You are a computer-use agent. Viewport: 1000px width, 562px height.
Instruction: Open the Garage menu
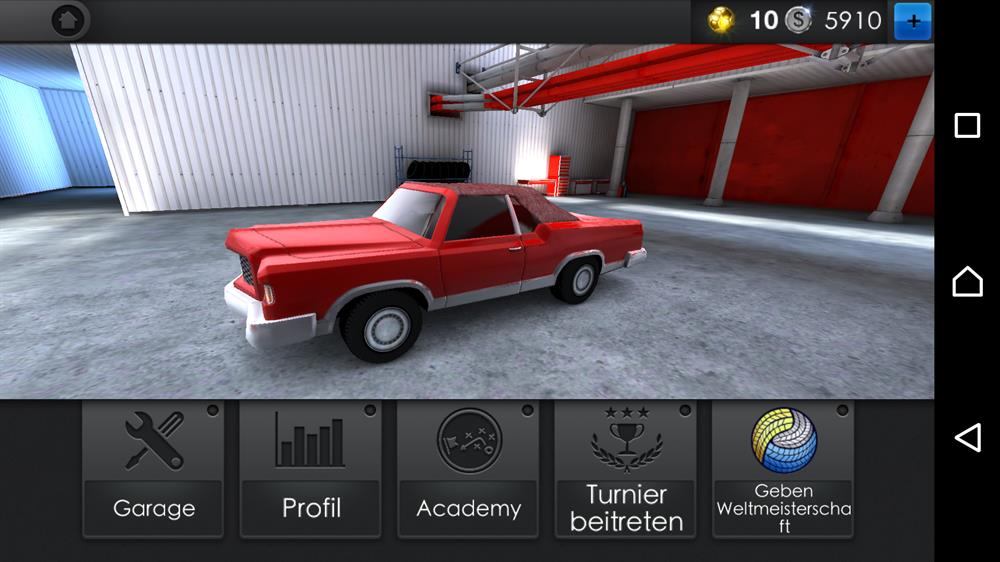tap(153, 470)
